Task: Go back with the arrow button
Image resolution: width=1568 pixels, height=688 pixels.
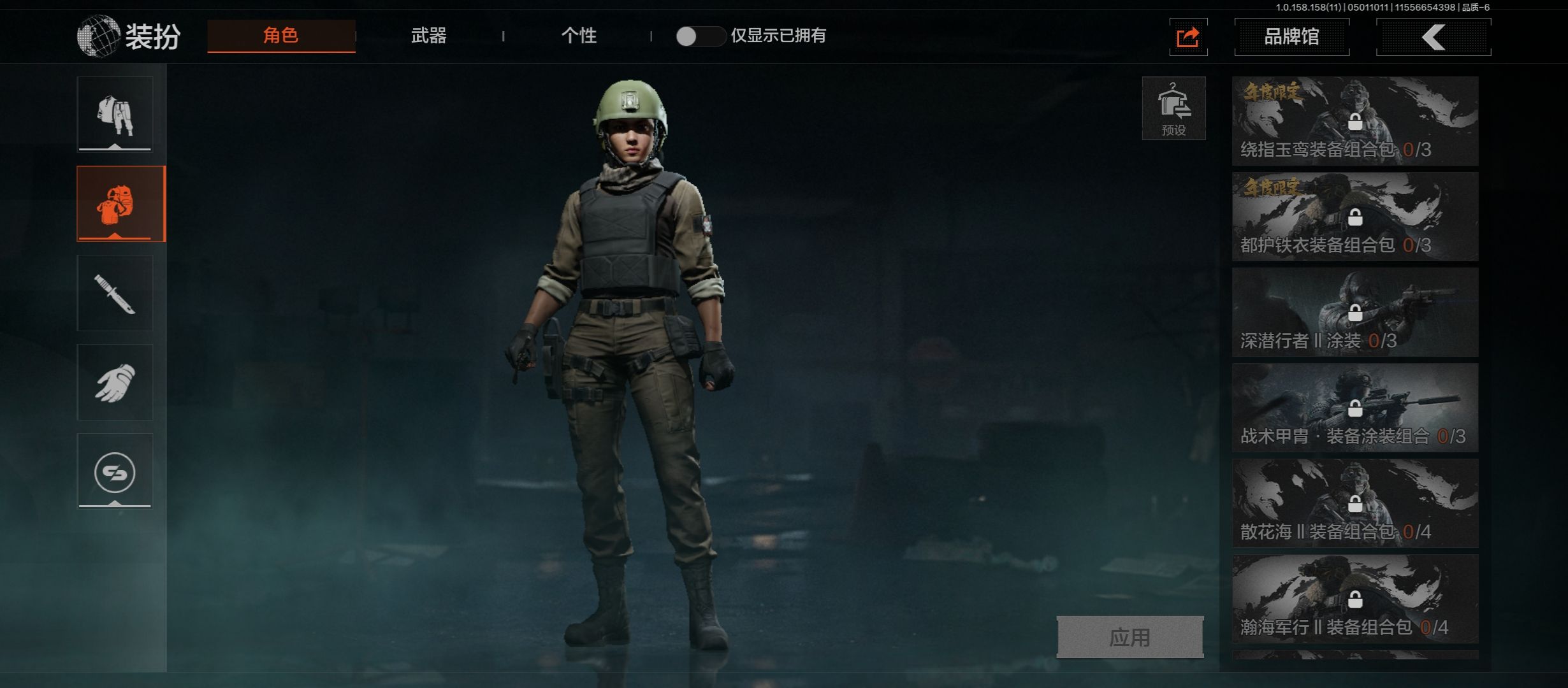Action: coord(1433,38)
